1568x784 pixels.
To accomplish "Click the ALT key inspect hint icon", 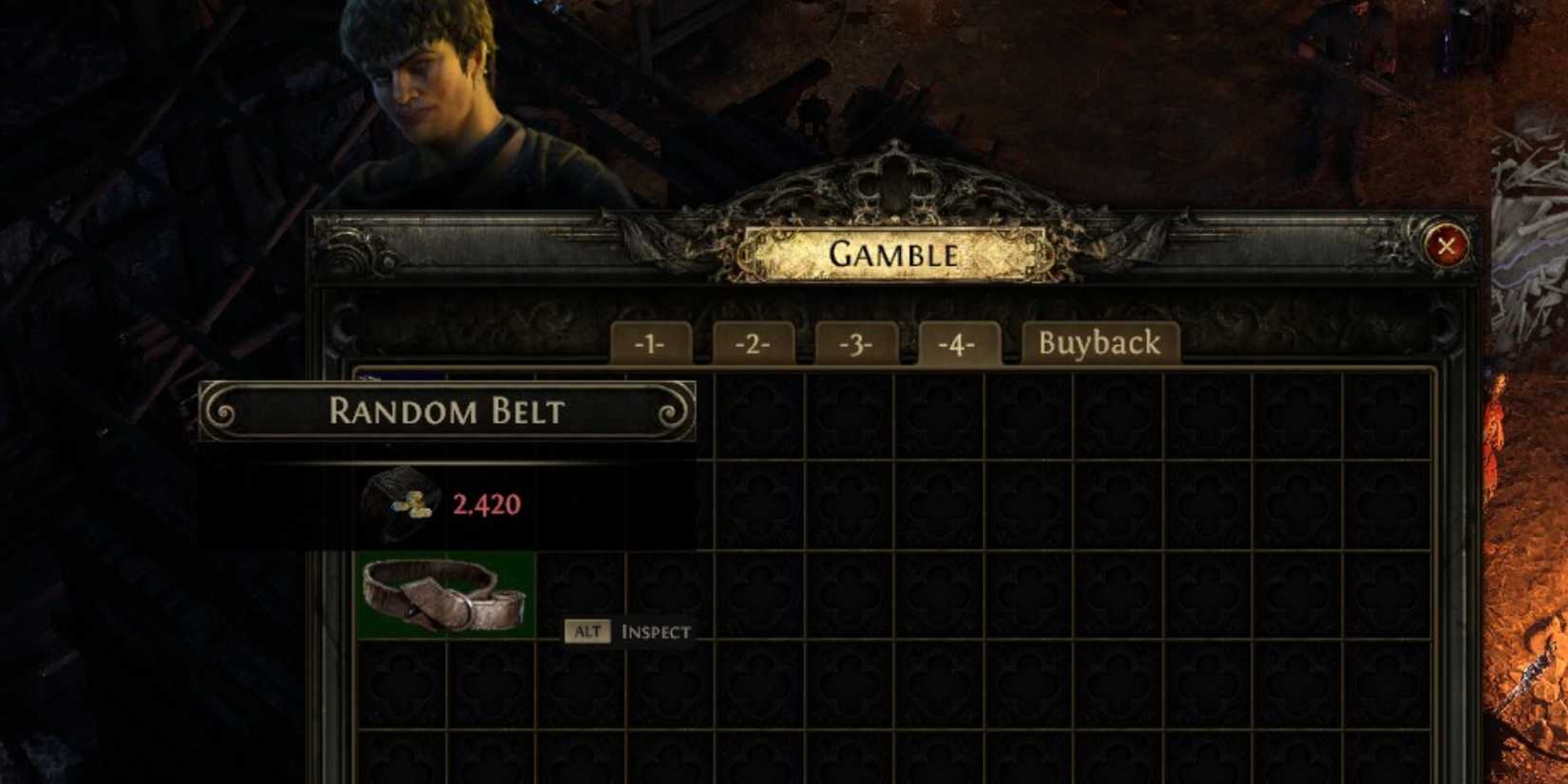I will 588,630.
